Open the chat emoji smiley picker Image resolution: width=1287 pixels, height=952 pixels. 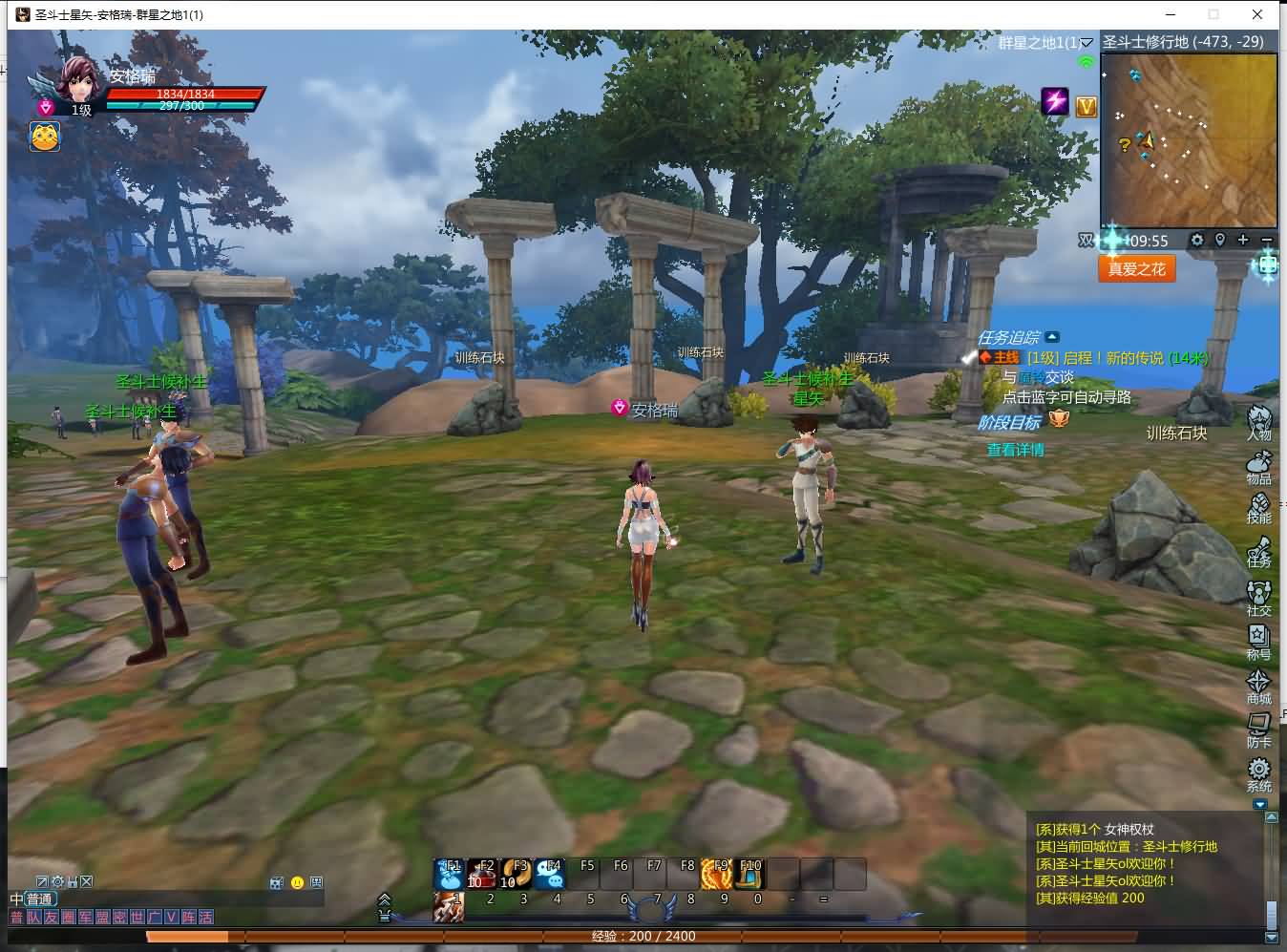297,882
